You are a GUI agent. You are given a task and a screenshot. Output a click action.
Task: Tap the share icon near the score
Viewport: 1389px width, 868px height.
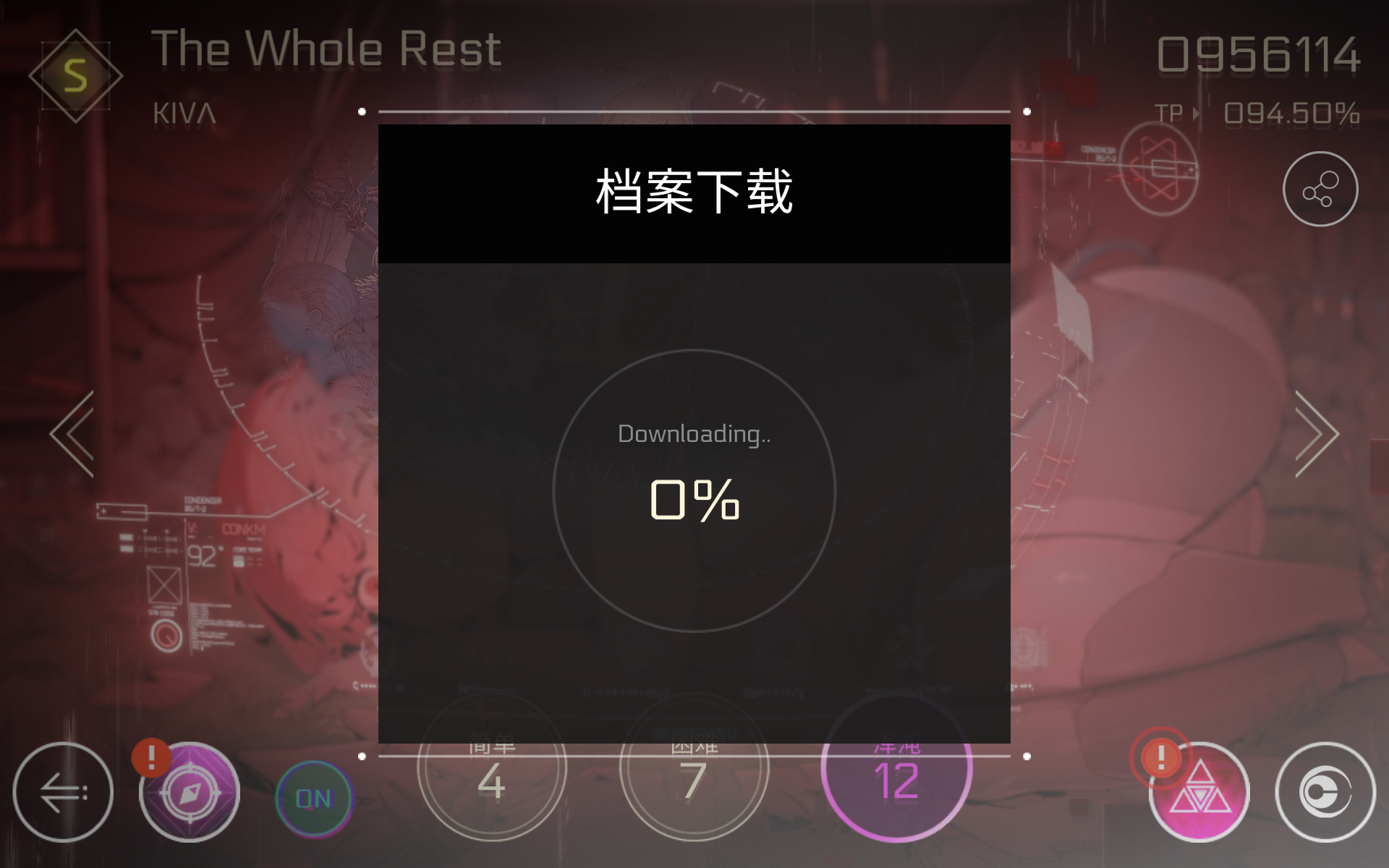[1321, 188]
